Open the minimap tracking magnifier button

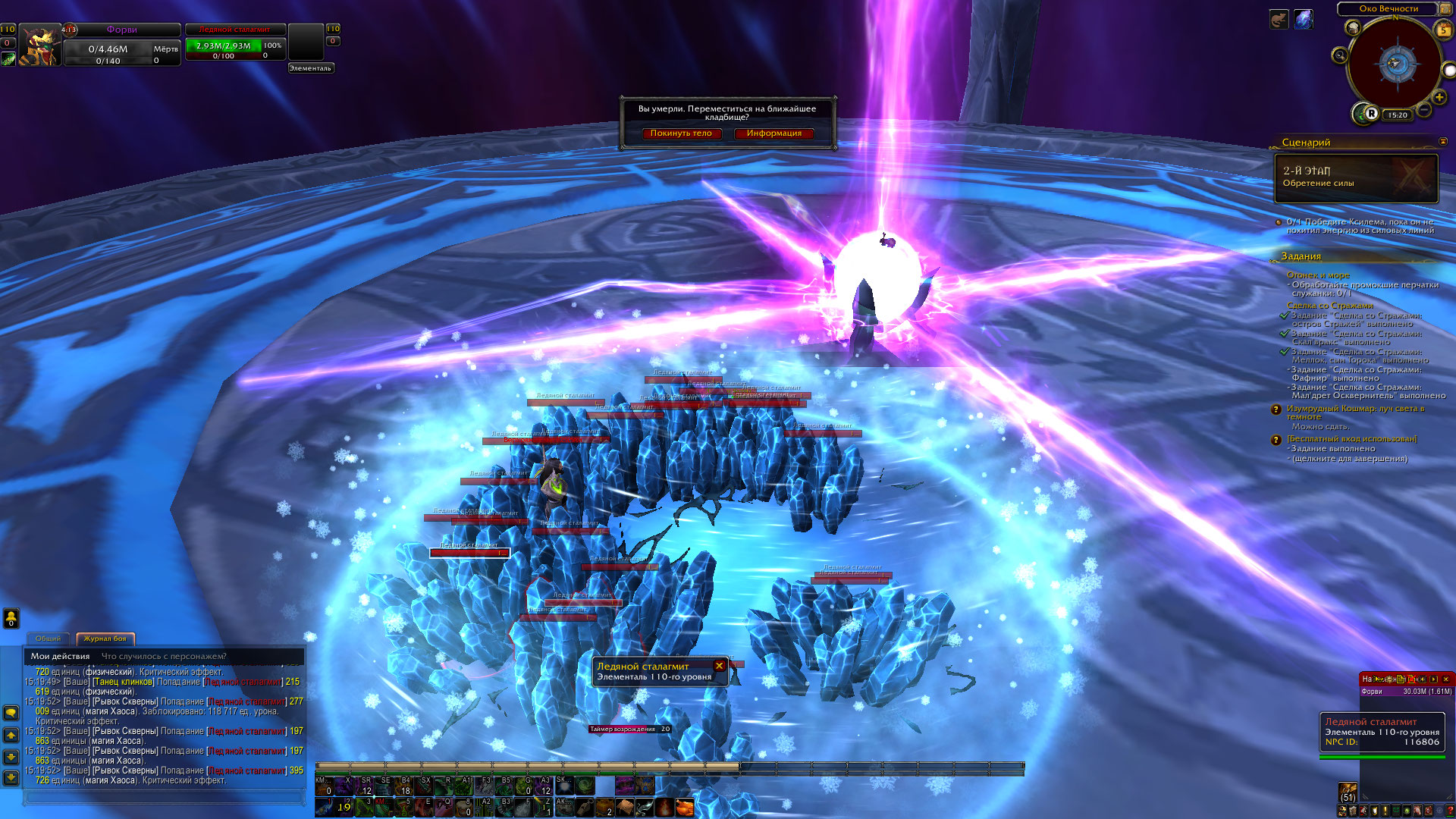[x=1340, y=55]
